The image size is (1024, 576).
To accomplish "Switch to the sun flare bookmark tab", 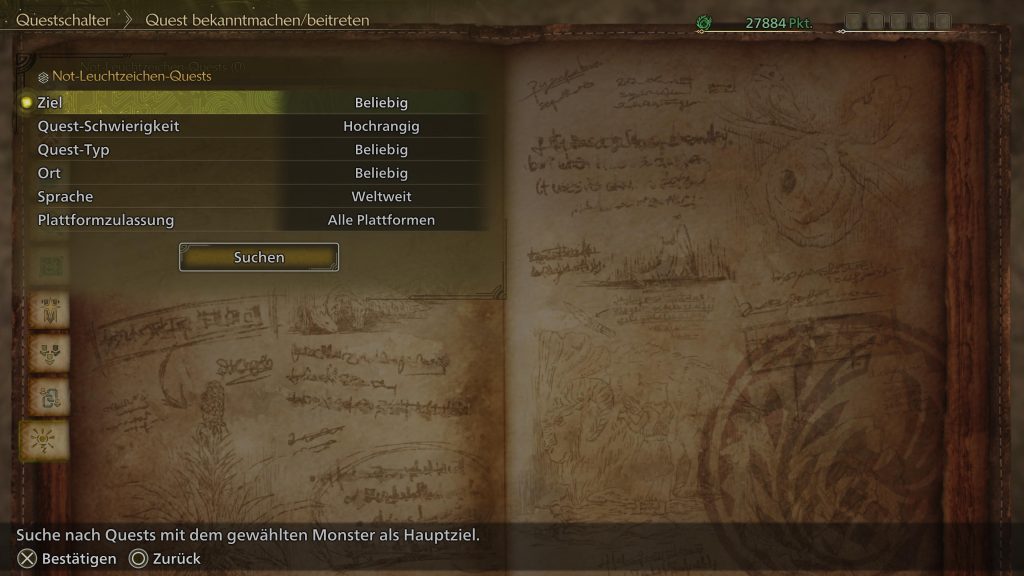I will click(x=44, y=440).
